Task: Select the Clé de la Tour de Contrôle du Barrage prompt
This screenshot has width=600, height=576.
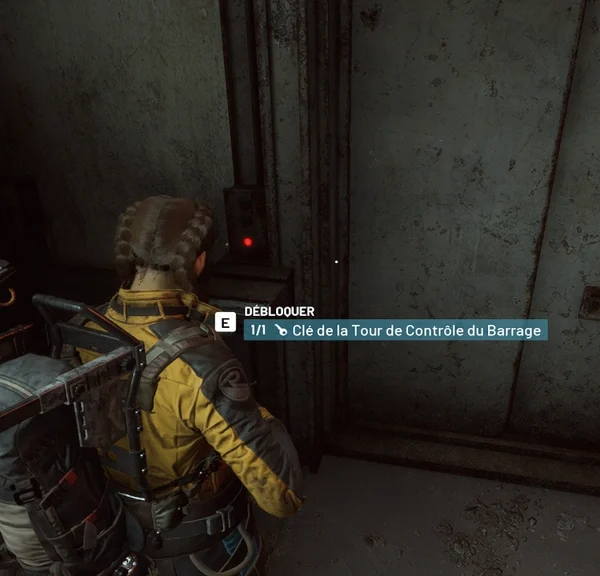Action: [396, 330]
